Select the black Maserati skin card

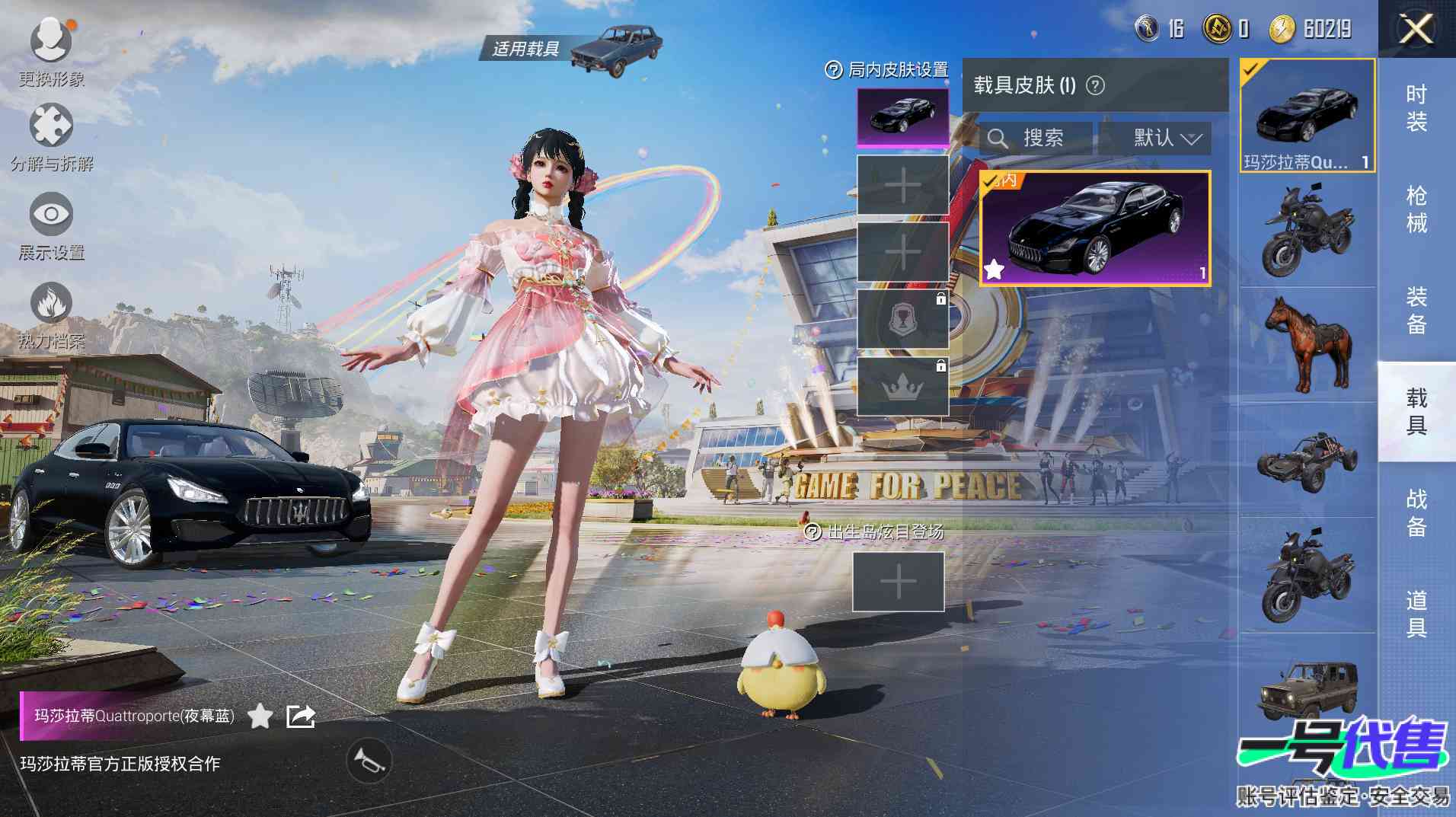click(x=1094, y=228)
